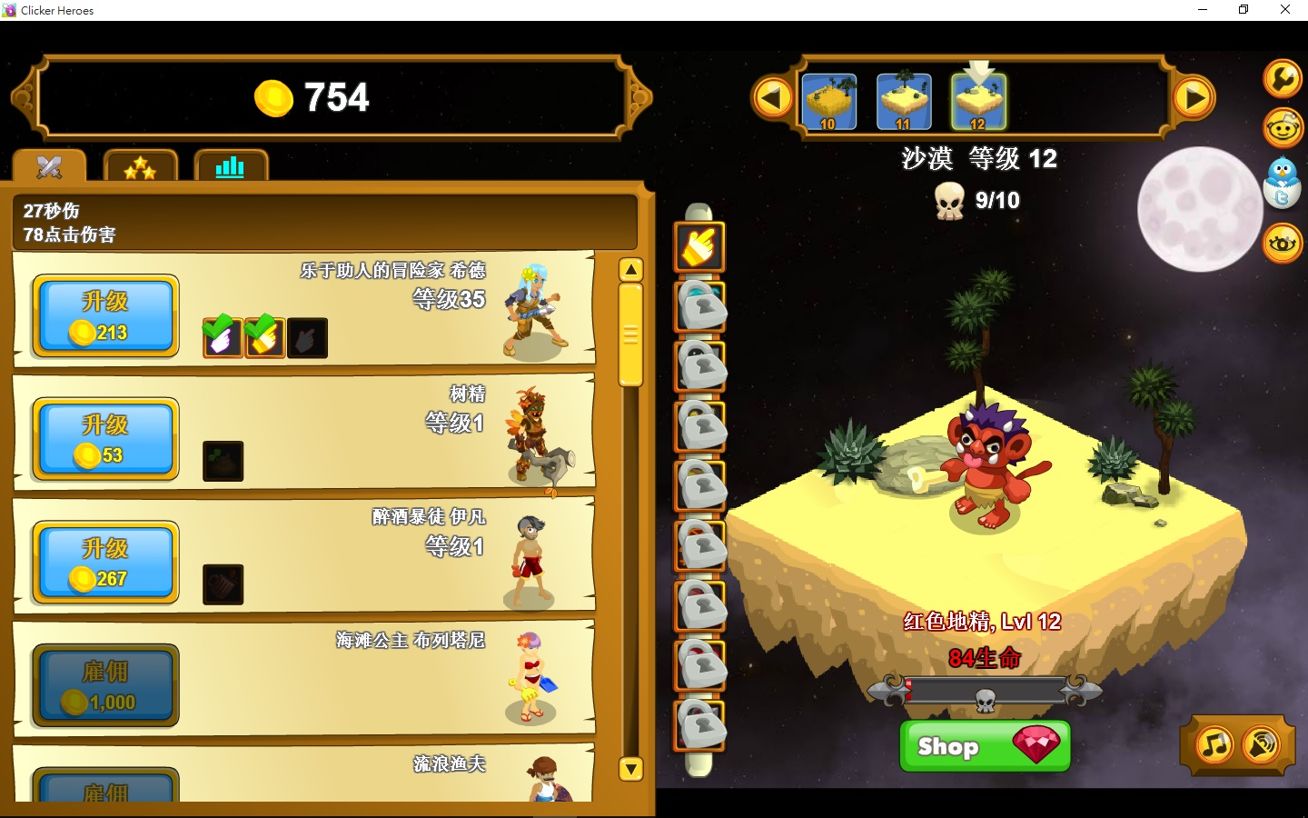1308x818 pixels.
Task: Click 醉酒暴徒 伊凡's upgrade skill icon
Action: 222,585
